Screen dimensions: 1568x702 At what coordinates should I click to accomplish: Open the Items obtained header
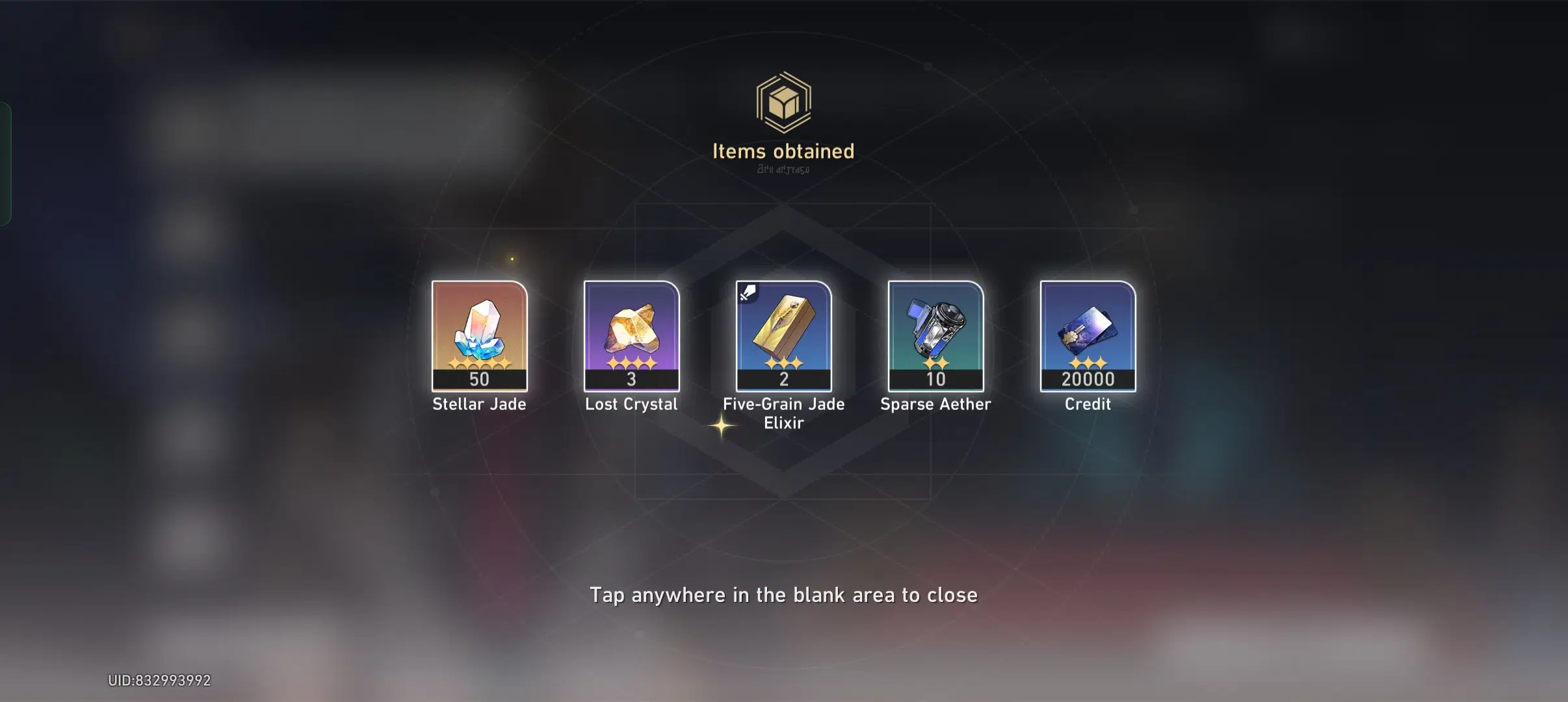pos(783,151)
